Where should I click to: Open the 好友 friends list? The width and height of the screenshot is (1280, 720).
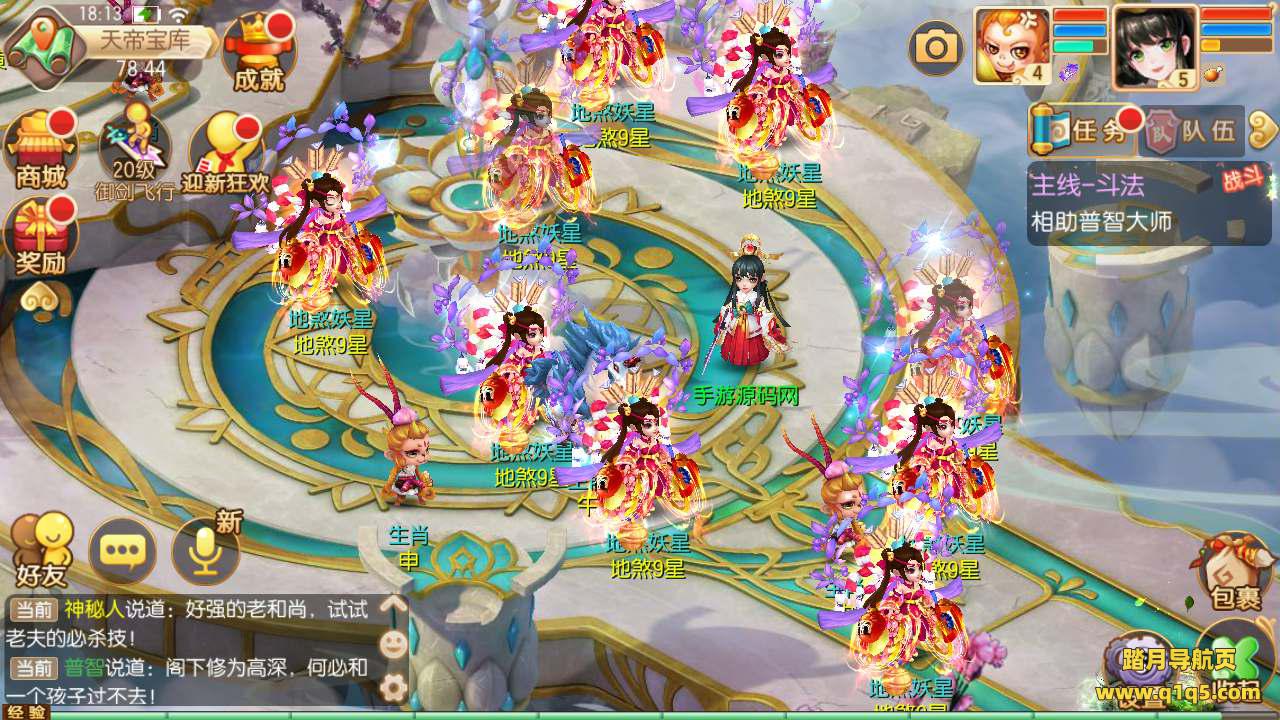pos(41,550)
